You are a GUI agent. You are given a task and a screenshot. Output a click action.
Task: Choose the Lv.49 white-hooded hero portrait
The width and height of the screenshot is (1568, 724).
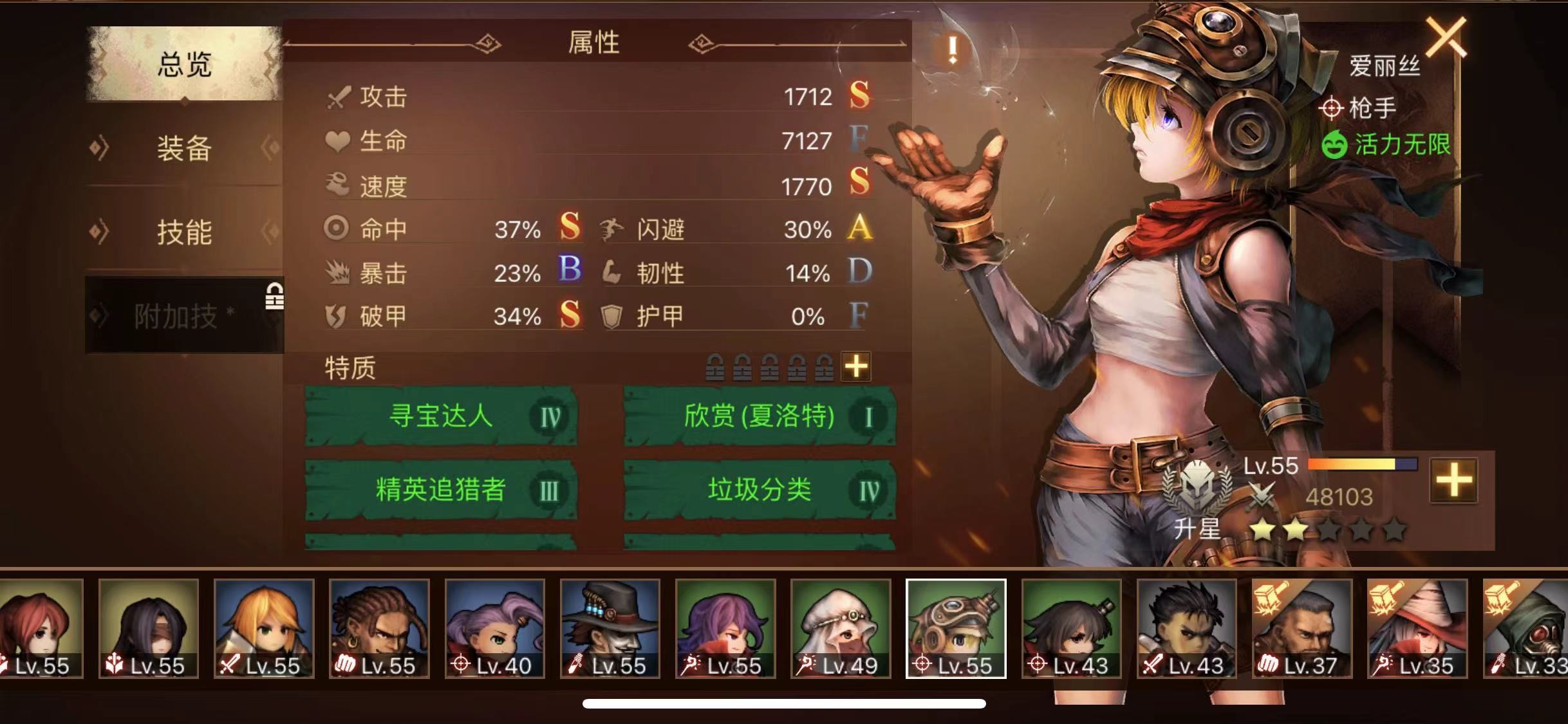click(x=841, y=628)
